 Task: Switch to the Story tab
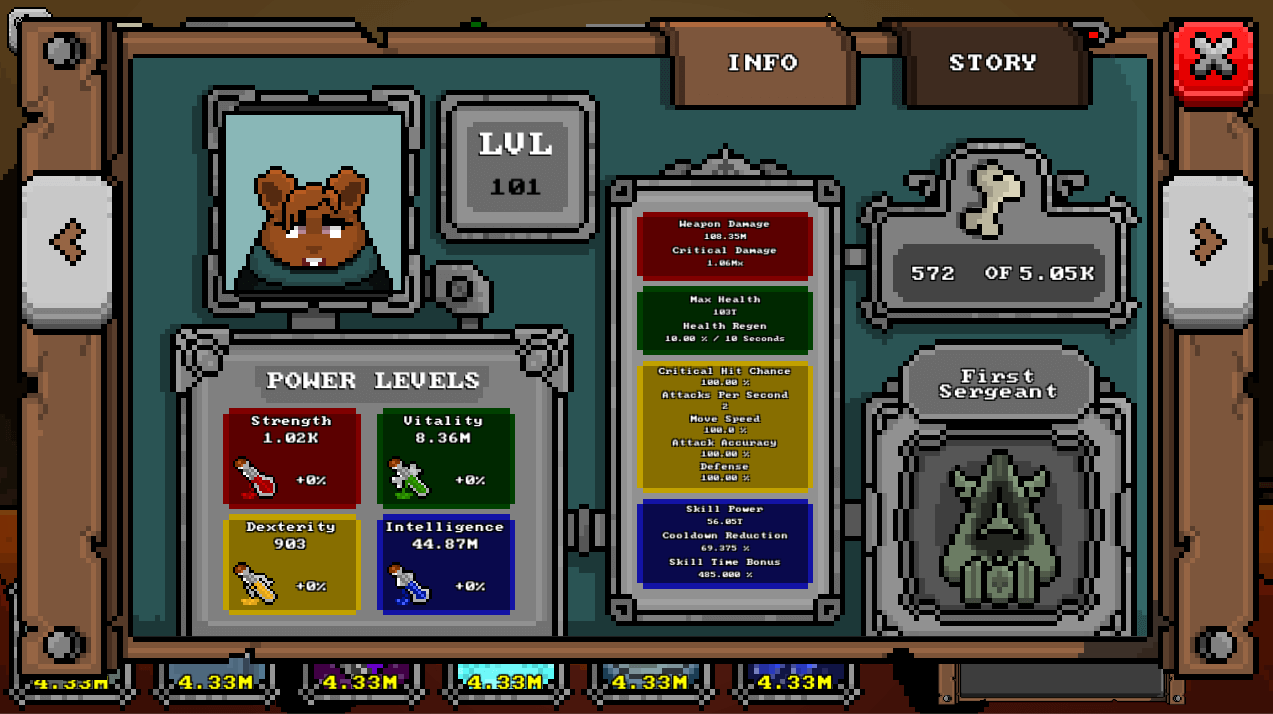992,63
